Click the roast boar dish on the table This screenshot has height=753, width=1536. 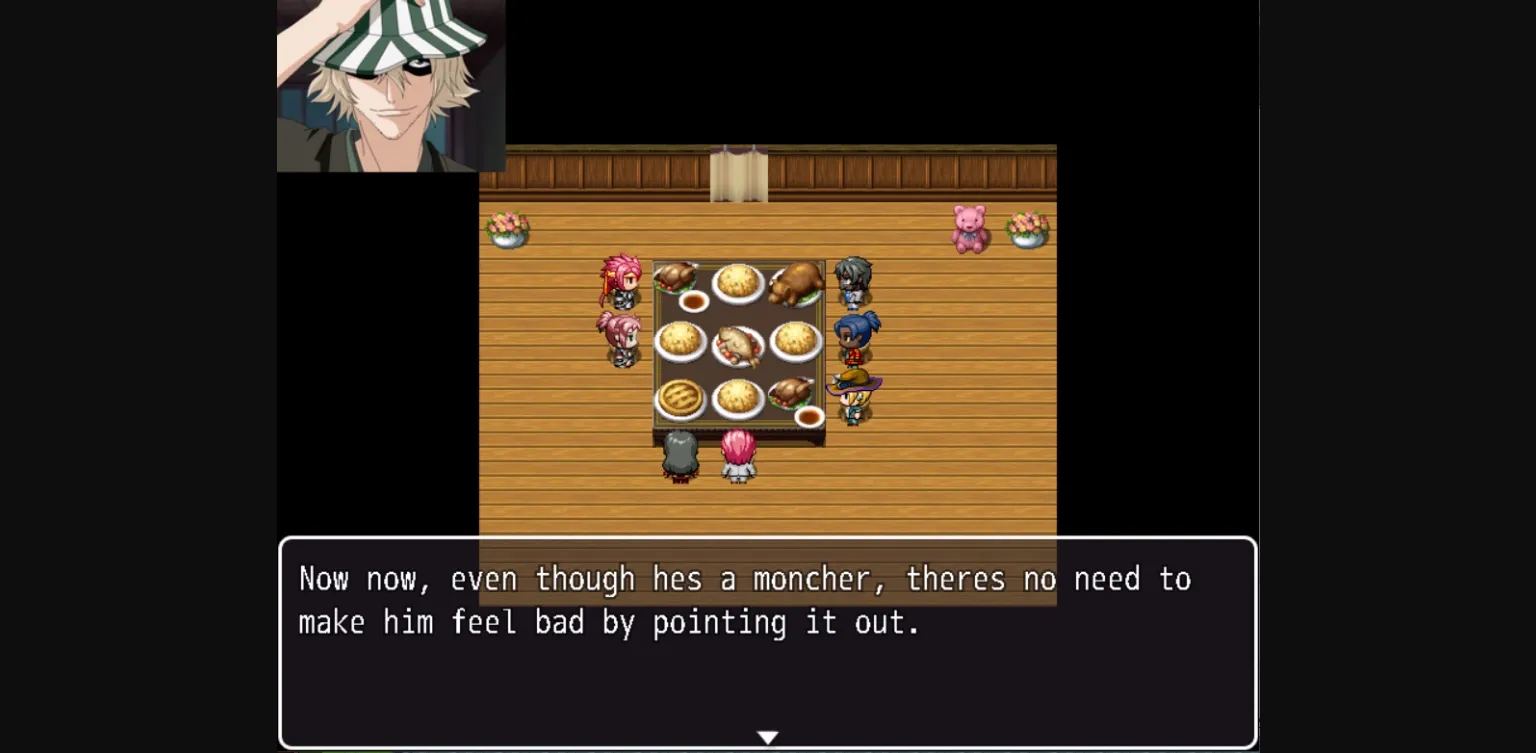(796, 282)
